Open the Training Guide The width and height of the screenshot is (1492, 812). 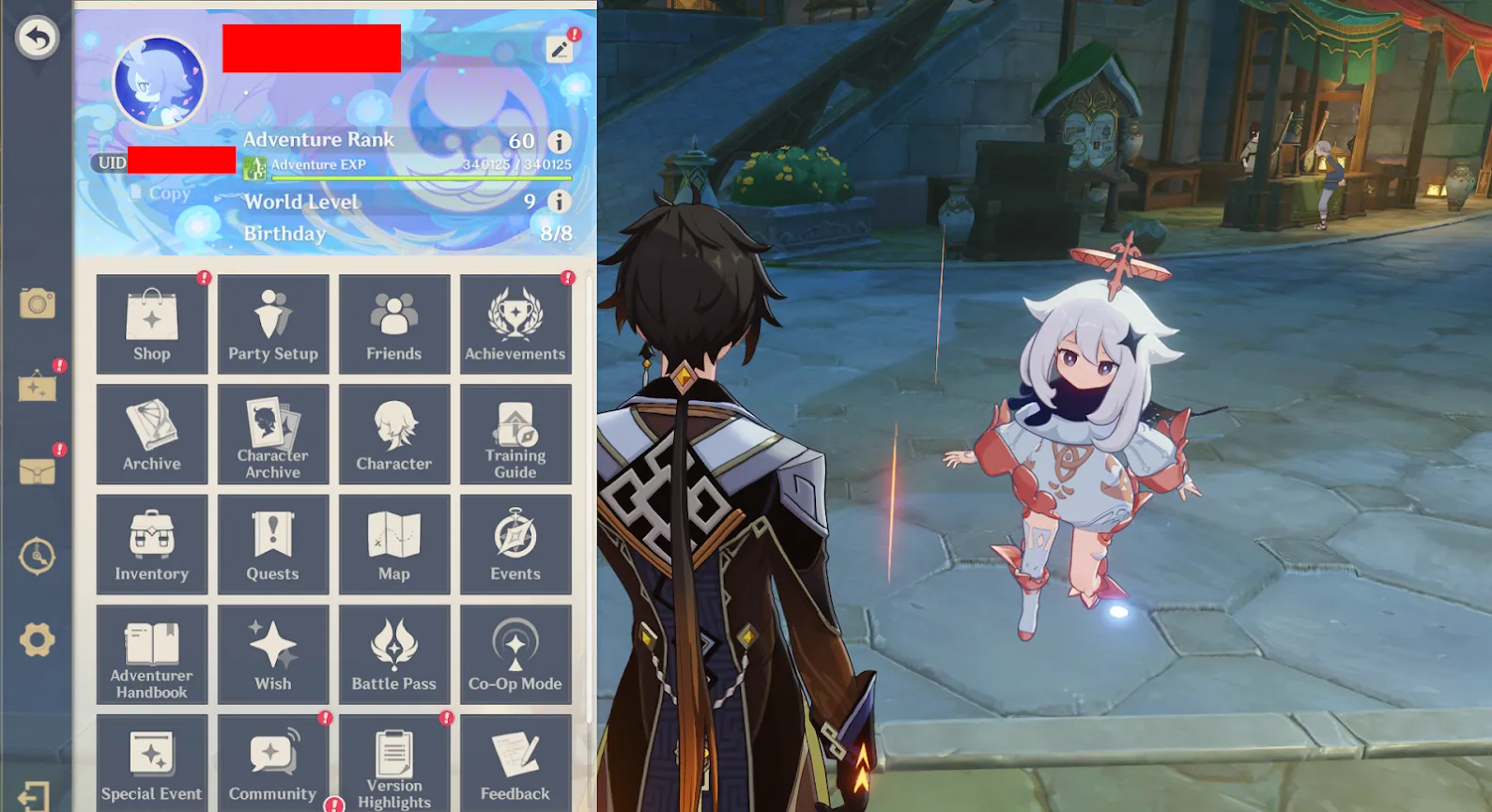(x=515, y=435)
